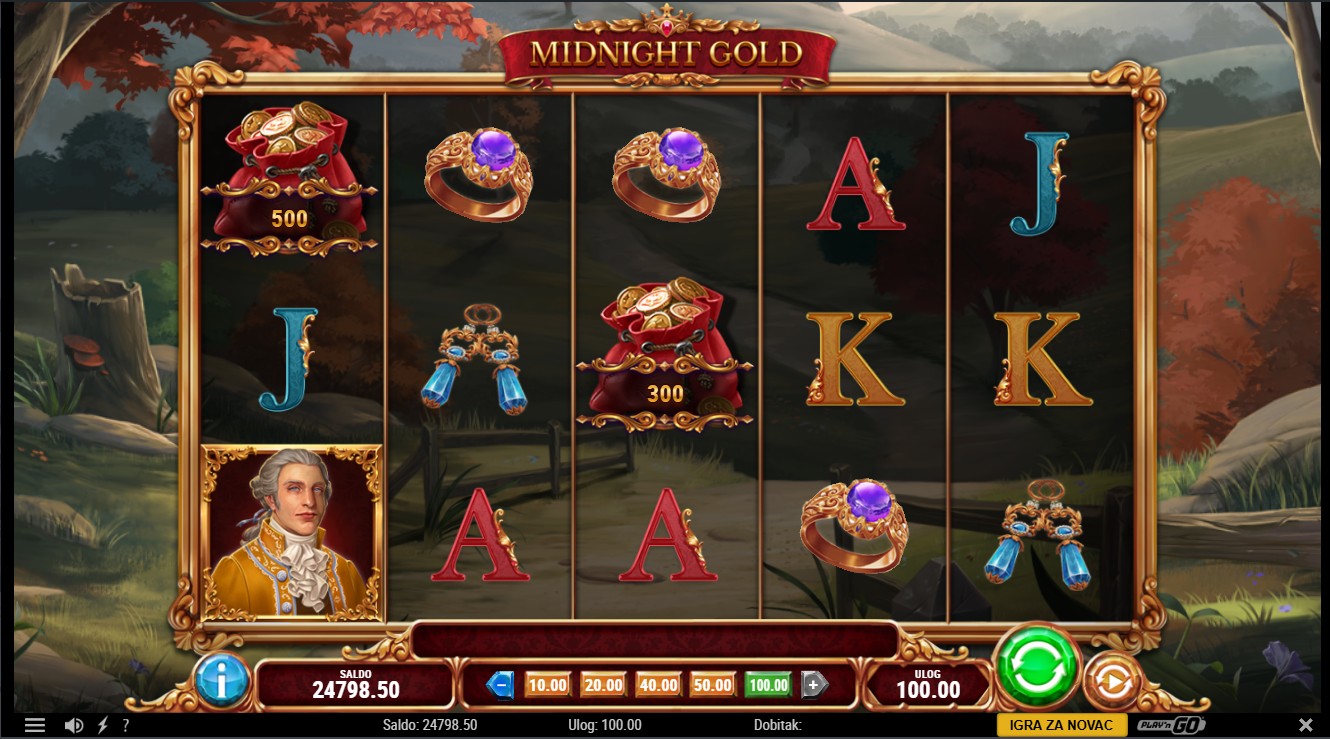Image resolution: width=1330 pixels, height=739 pixels.
Task: Select the 10.00 bet value
Action: pos(547,685)
